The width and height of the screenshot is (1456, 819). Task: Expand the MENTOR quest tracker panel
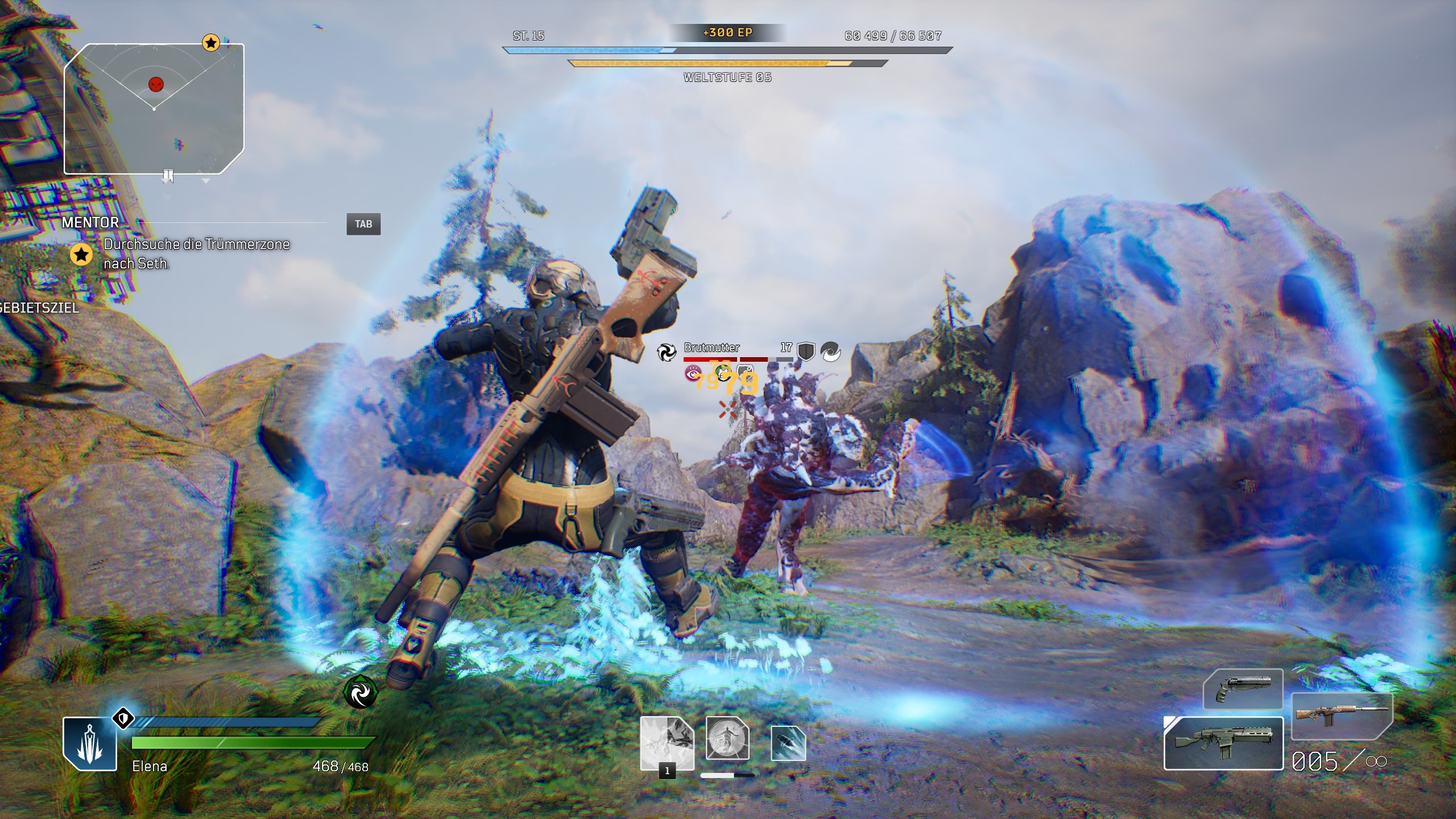coord(91,223)
